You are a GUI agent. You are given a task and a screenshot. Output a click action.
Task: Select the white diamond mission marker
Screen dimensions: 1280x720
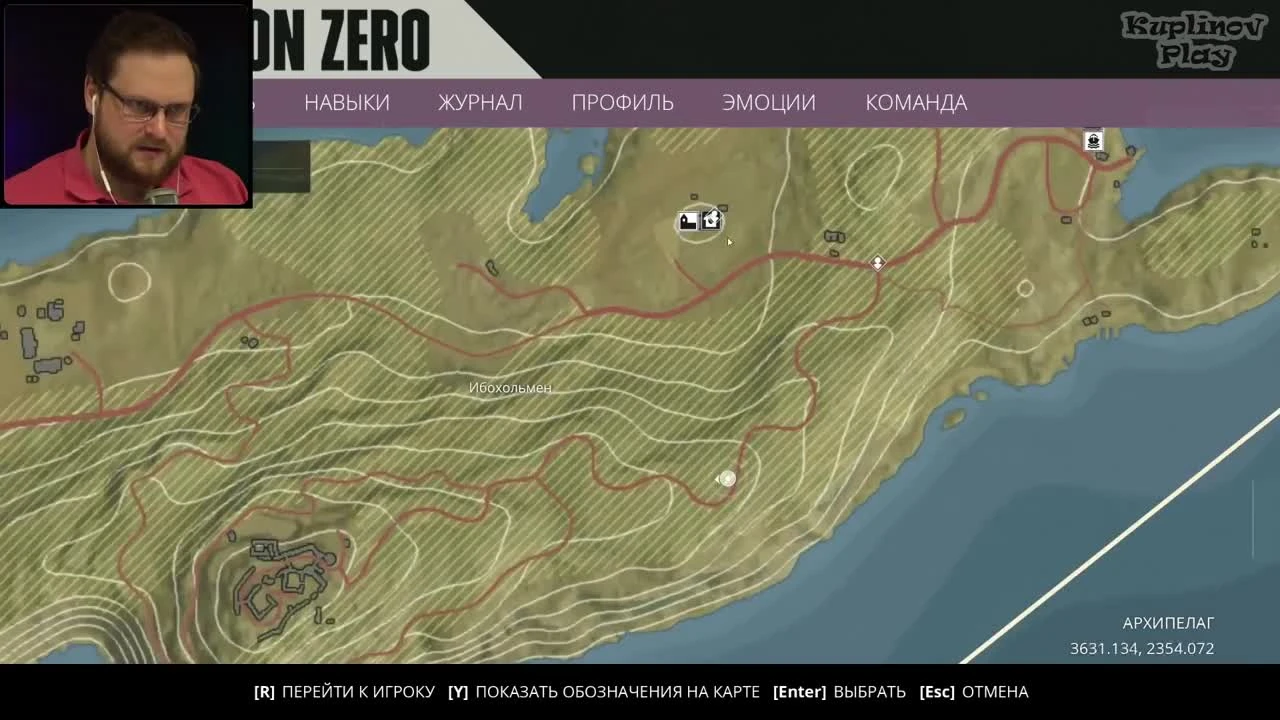point(877,263)
